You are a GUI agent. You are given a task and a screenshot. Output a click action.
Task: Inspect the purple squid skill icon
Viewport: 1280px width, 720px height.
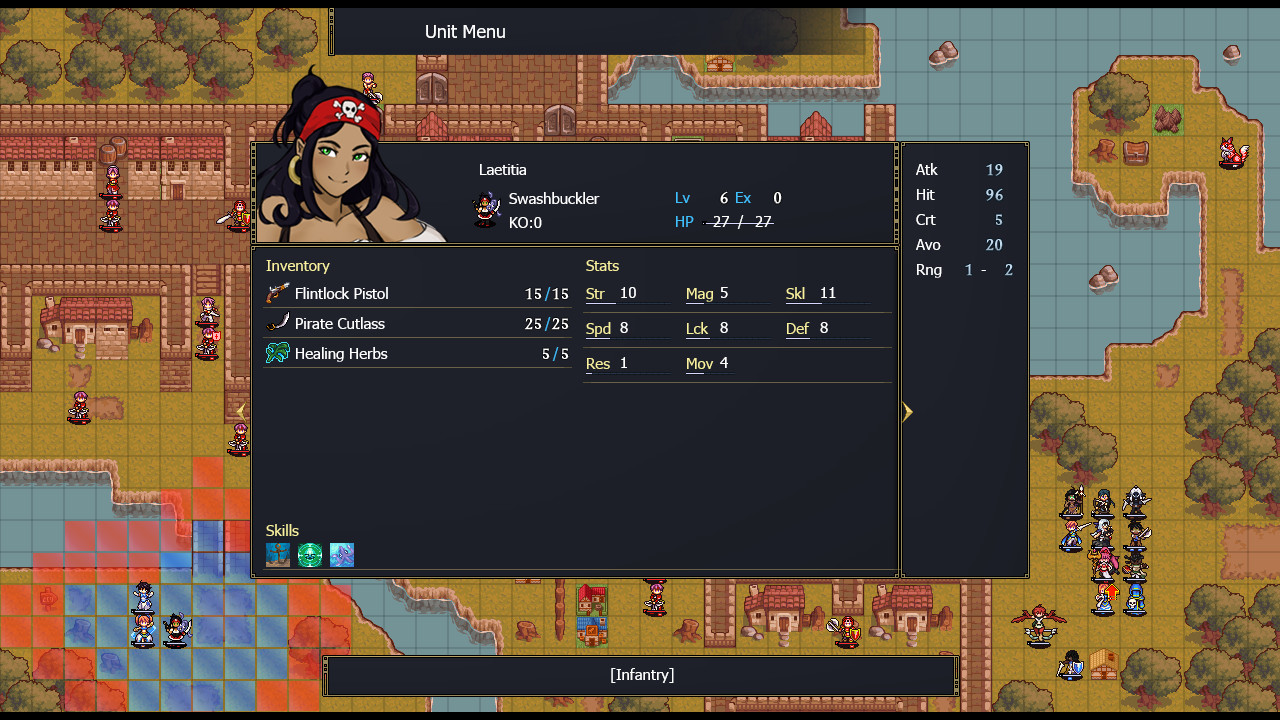pyautogui.click(x=342, y=555)
